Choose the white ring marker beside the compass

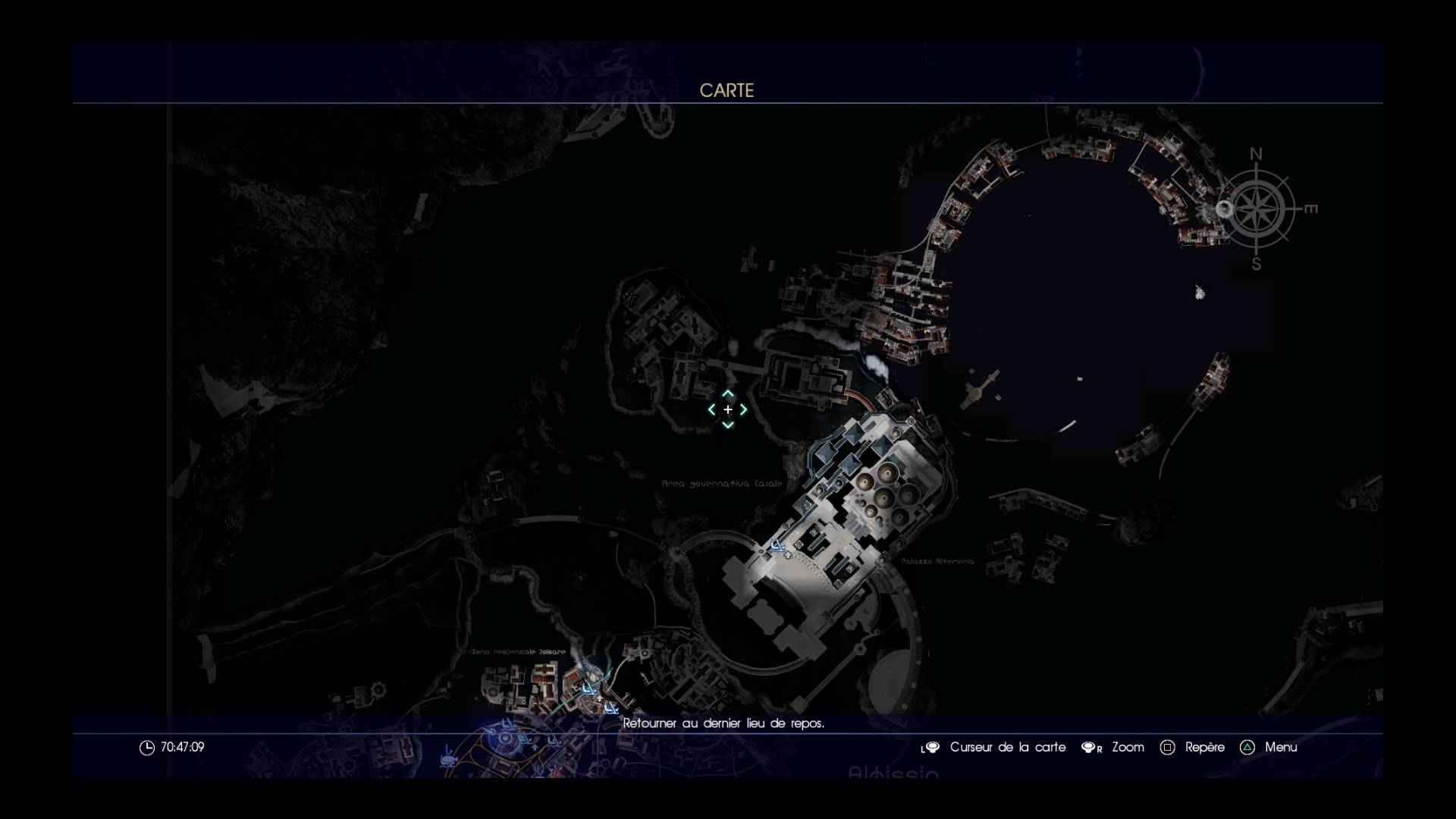point(1223,209)
